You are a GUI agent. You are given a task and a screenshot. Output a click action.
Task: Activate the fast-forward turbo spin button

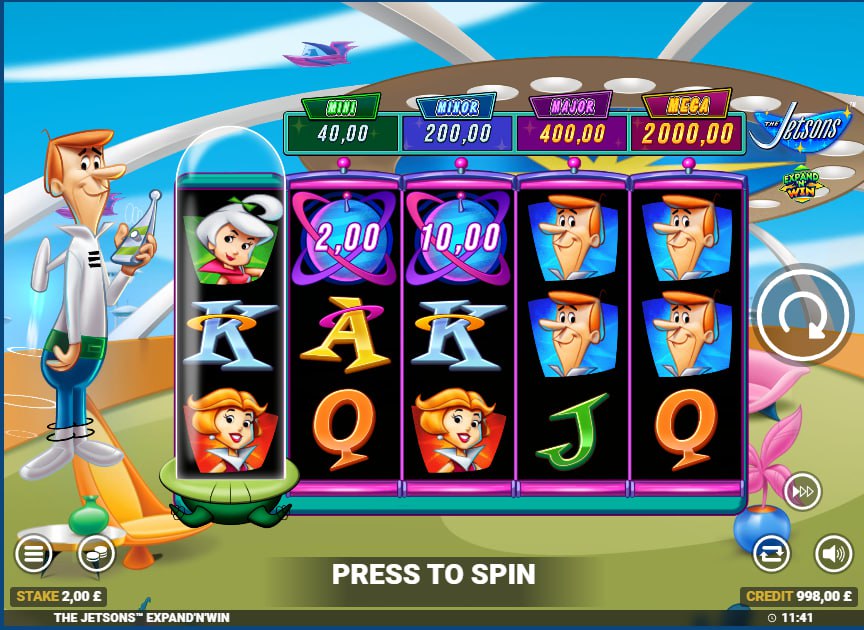tap(800, 491)
